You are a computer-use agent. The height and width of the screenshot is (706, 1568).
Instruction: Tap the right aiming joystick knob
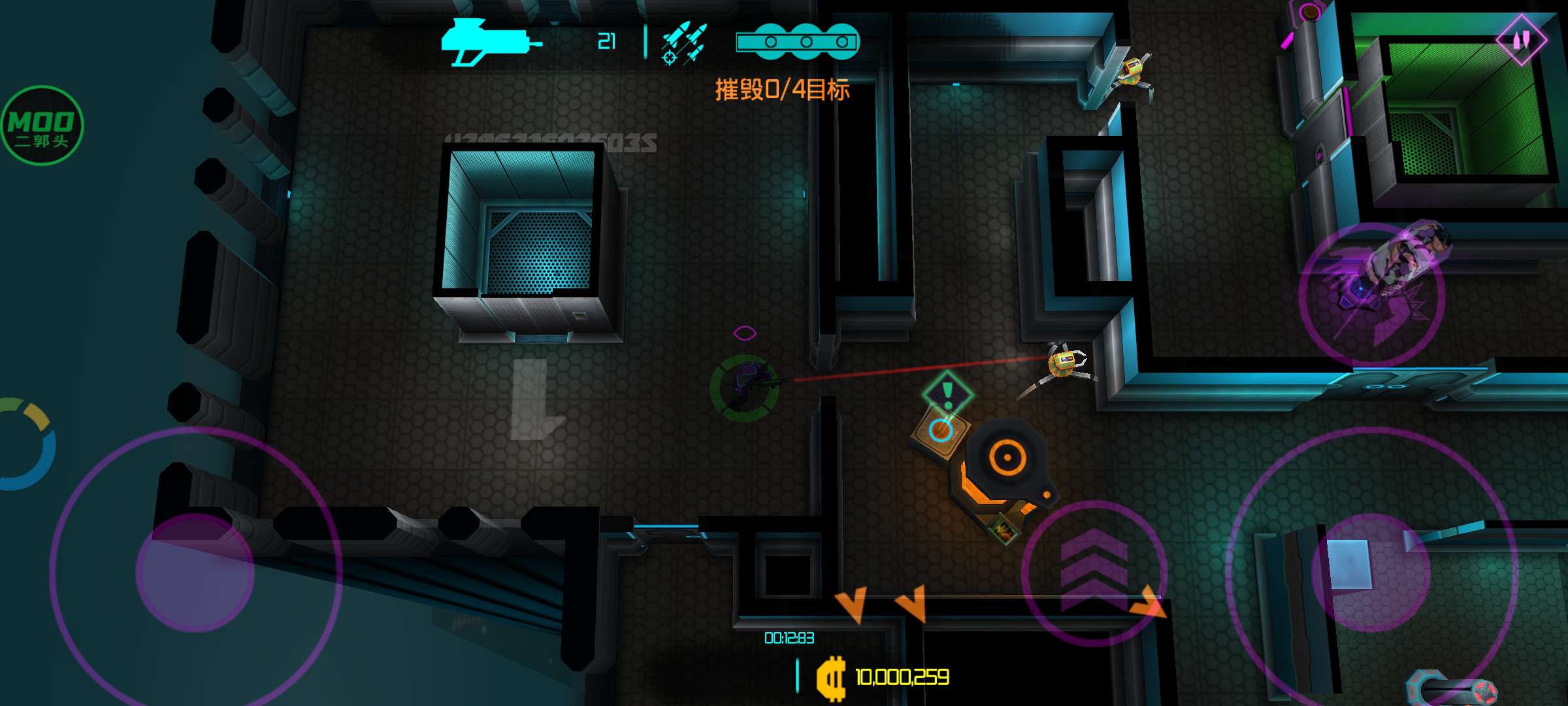pos(1371,573)
